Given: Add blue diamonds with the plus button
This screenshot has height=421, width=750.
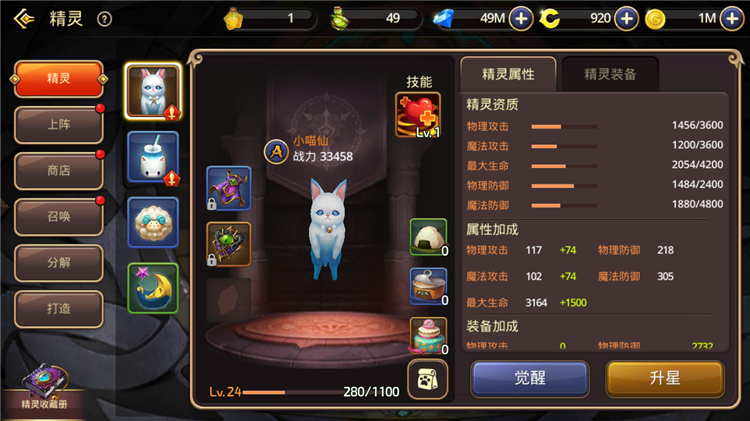Looking at the screenshot, I should [521, 18].
